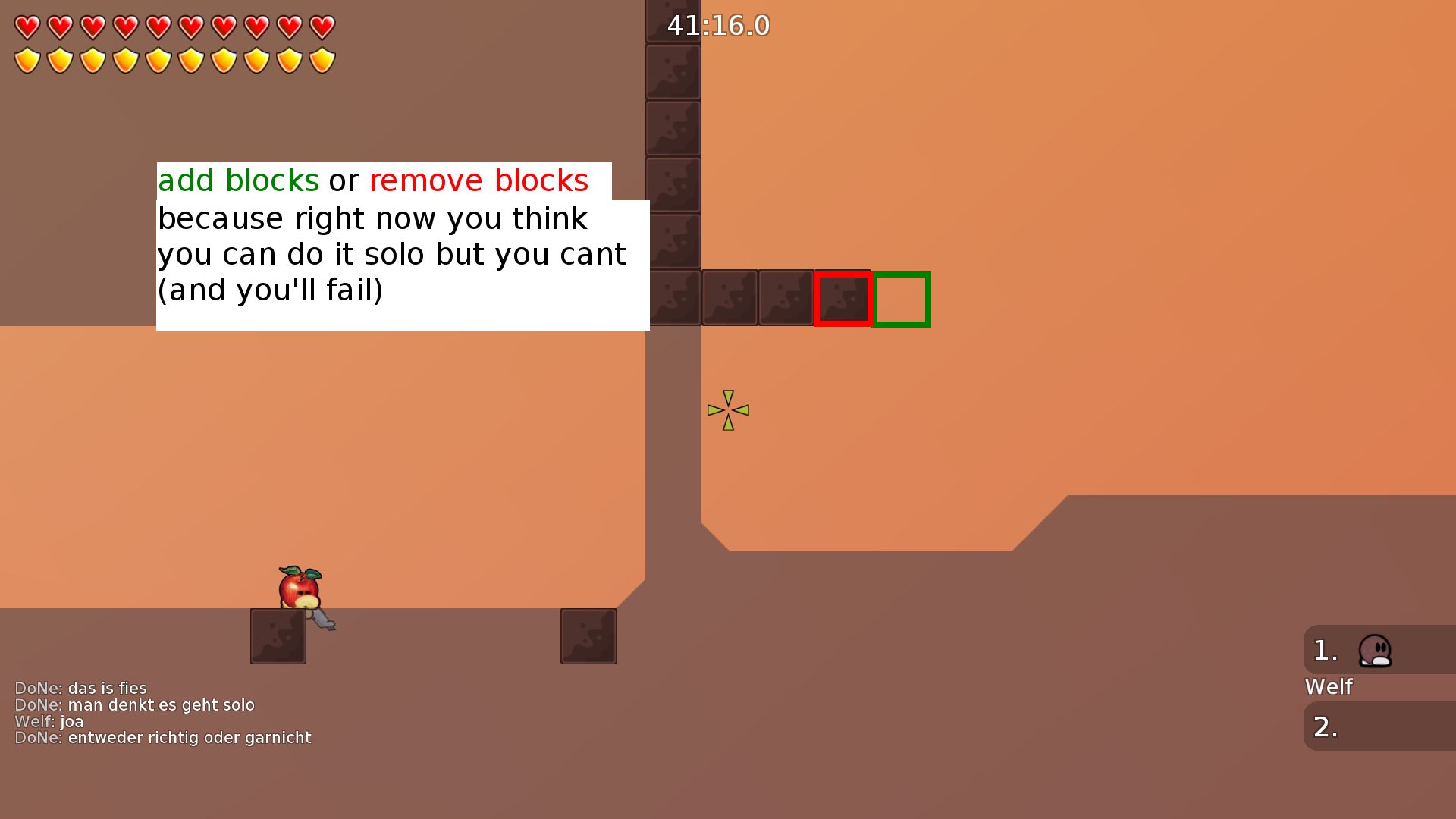Click the lone block below the apple character

(x=278, y=635)
